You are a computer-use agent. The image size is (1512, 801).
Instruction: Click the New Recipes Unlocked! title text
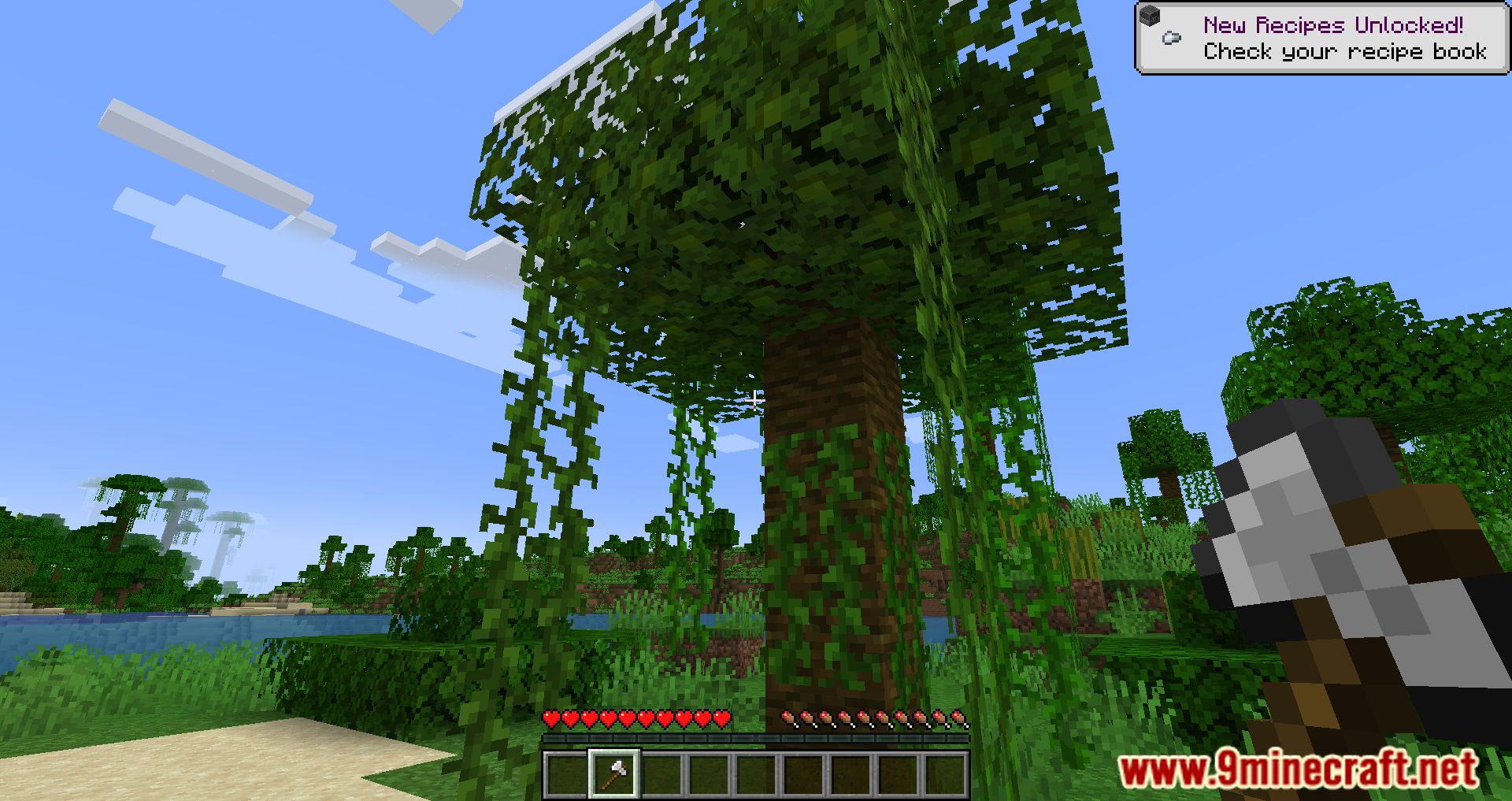pyautogui.click(x=1335, y=24)
